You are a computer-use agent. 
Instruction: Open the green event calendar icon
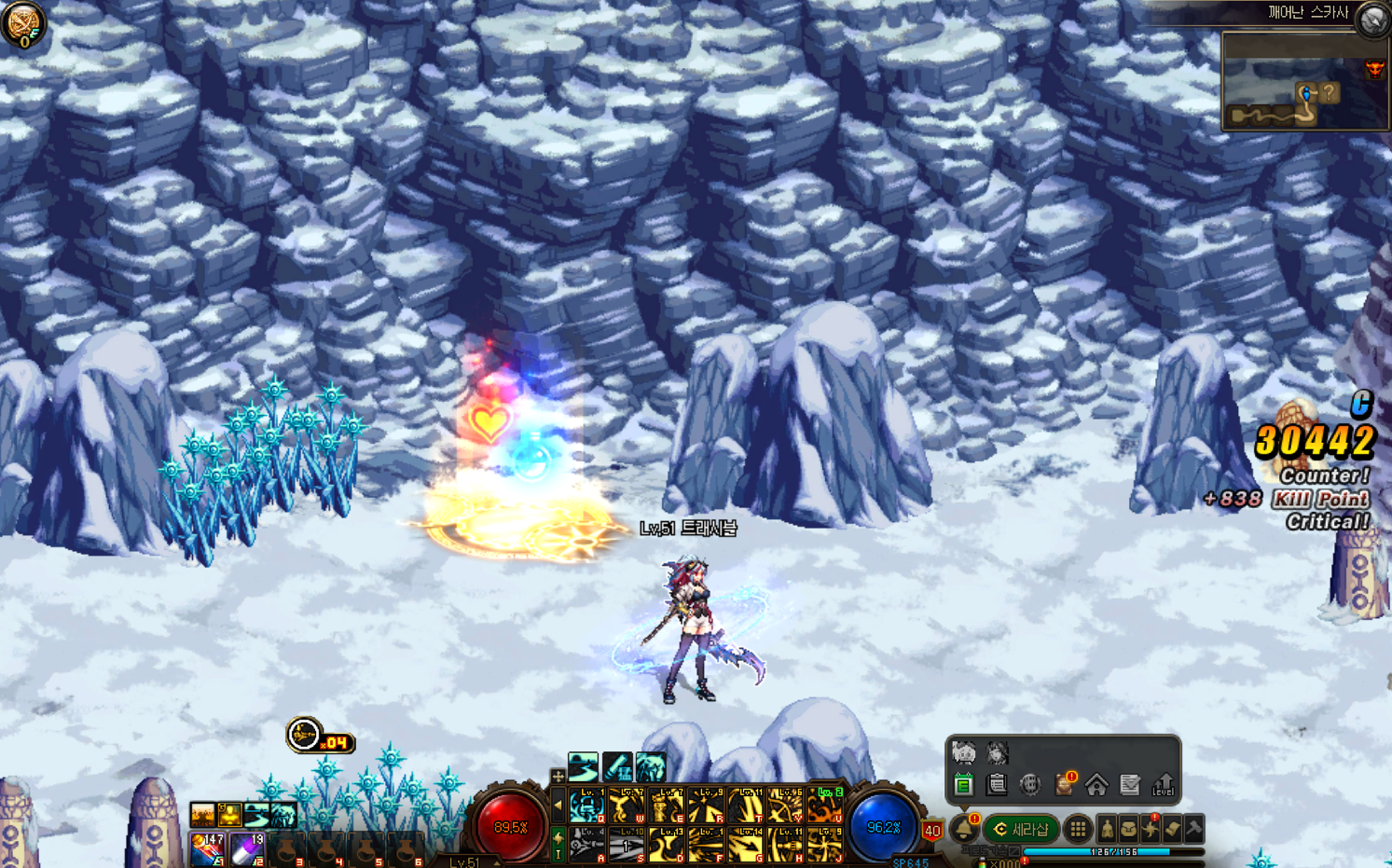pos(963,785)
